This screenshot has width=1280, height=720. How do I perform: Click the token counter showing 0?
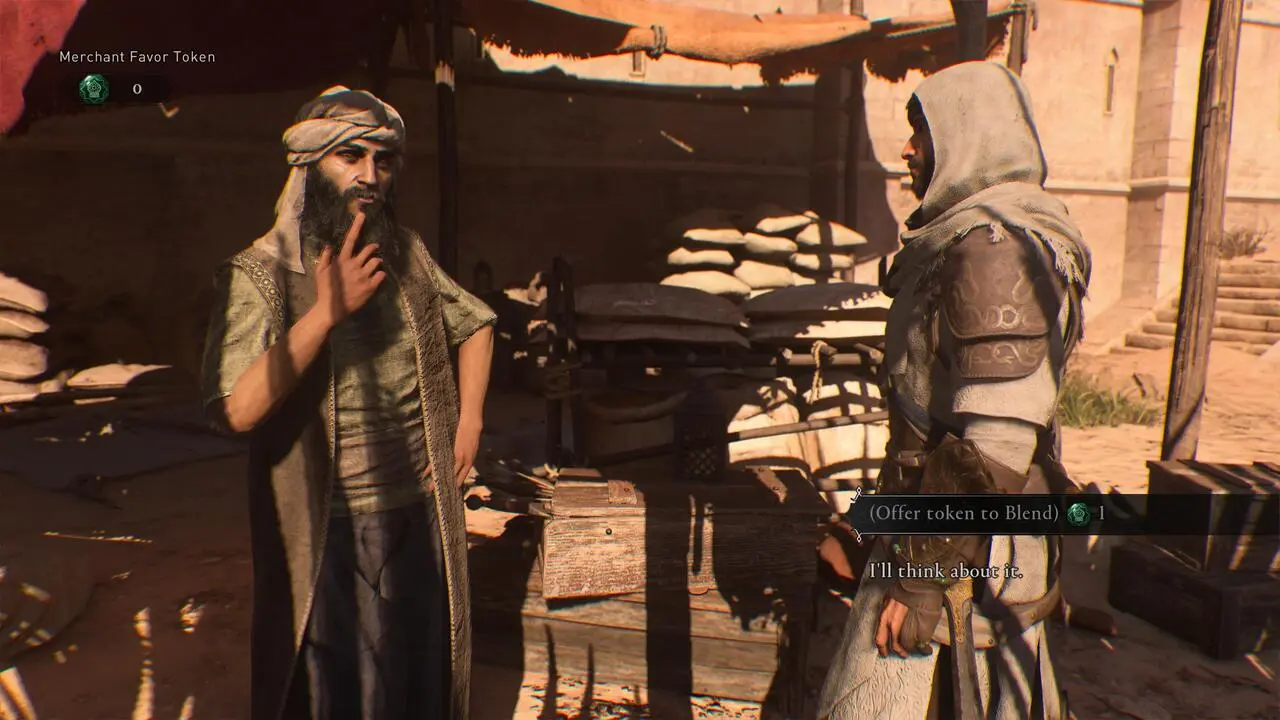point(138,88)
